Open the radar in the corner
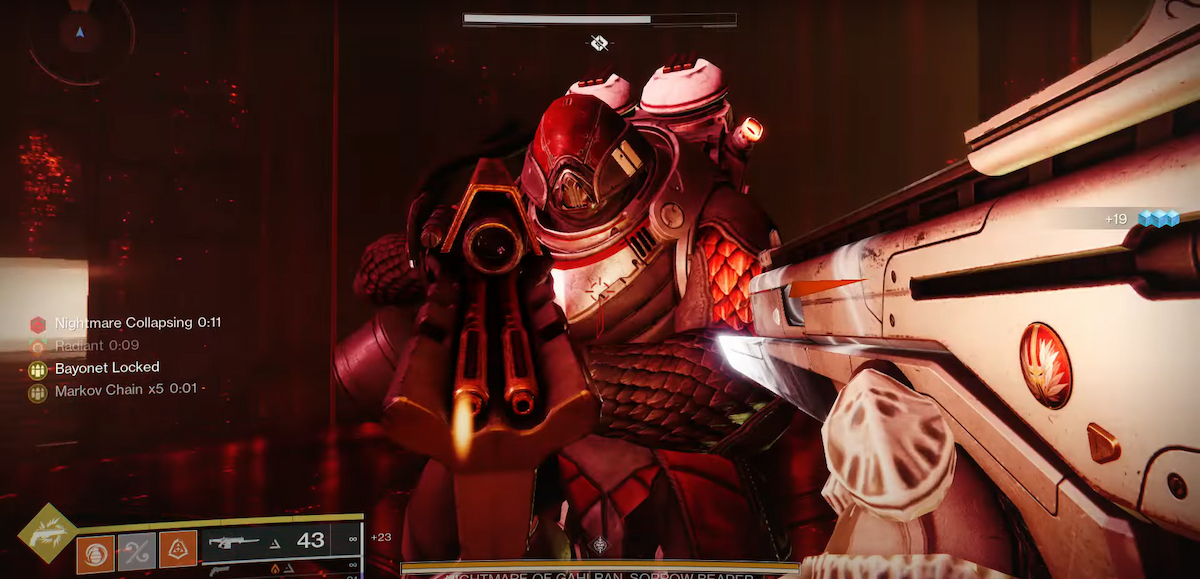This screenshot has height=579, width=1200. click(79, 35)
